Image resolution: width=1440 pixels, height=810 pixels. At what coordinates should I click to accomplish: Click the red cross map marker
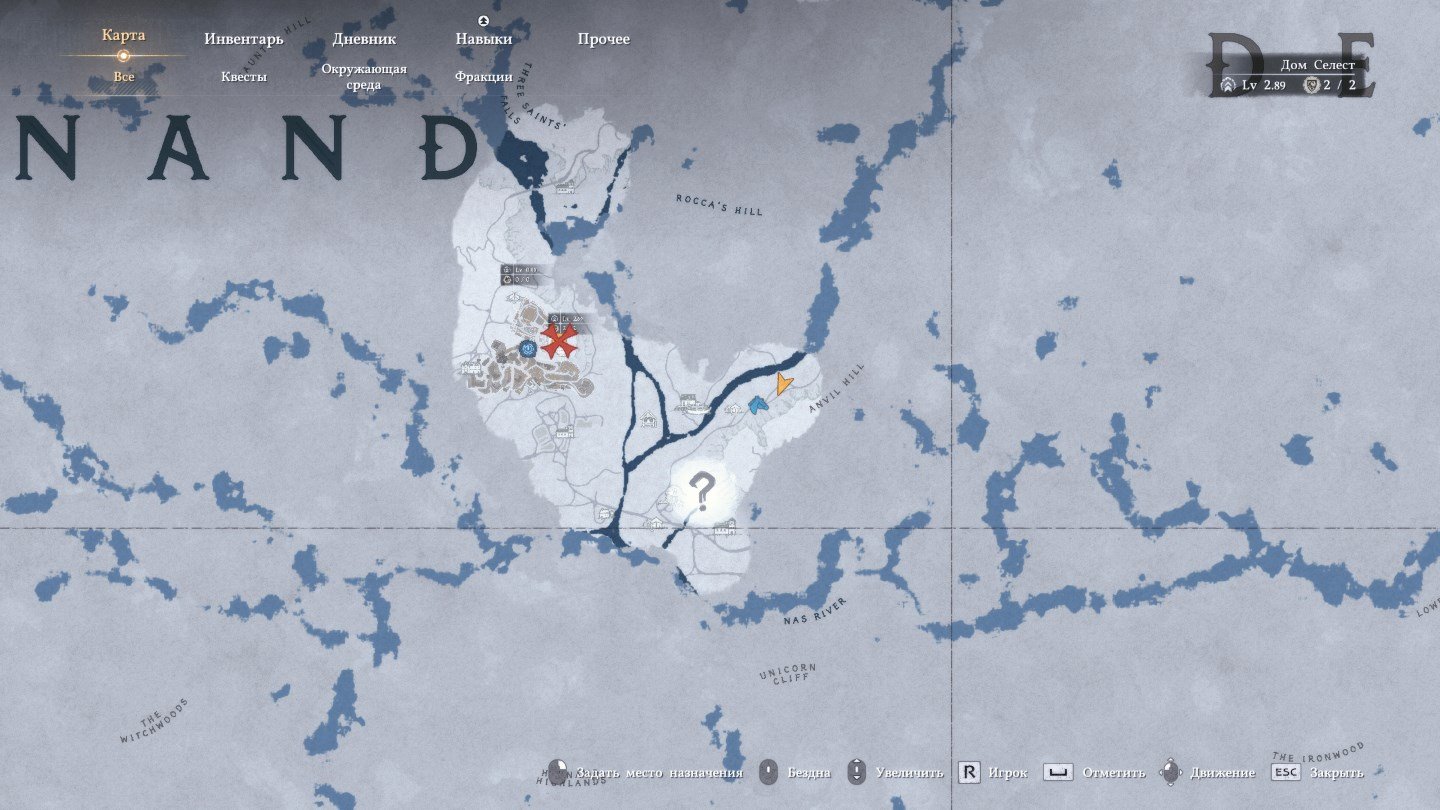tap(559, 341)
